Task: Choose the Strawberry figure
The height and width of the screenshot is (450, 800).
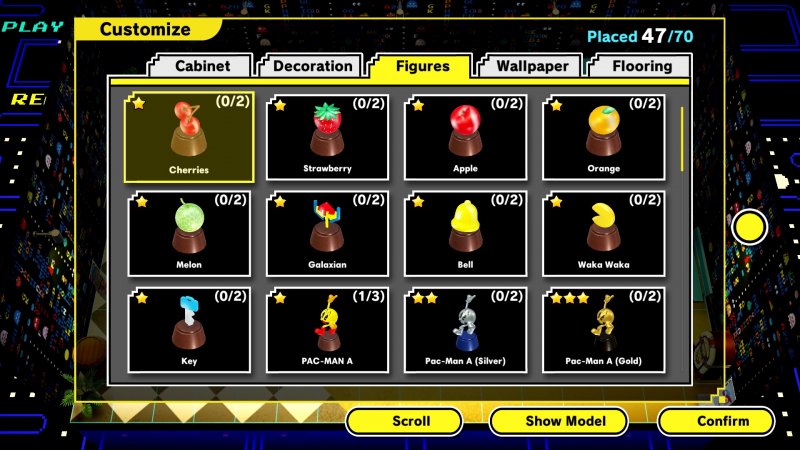Action: (x=327, y=137)
